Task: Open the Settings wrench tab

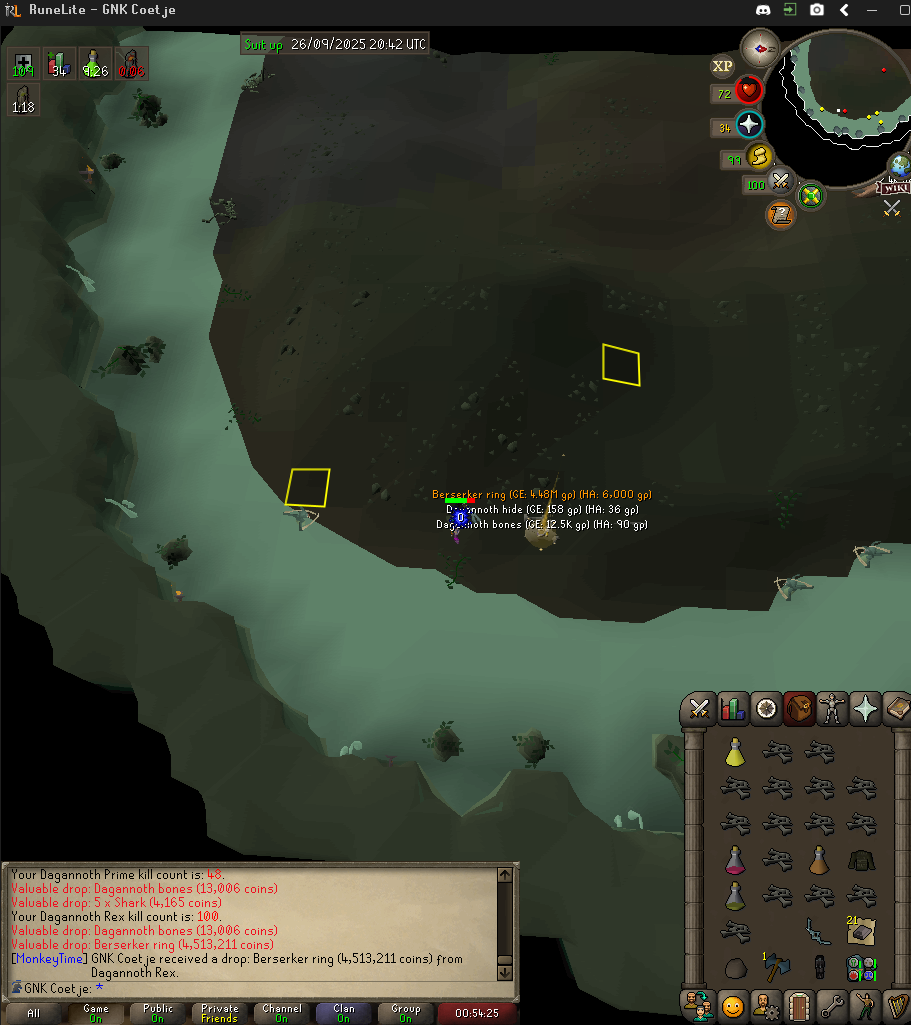Action: coord(832,1005)
